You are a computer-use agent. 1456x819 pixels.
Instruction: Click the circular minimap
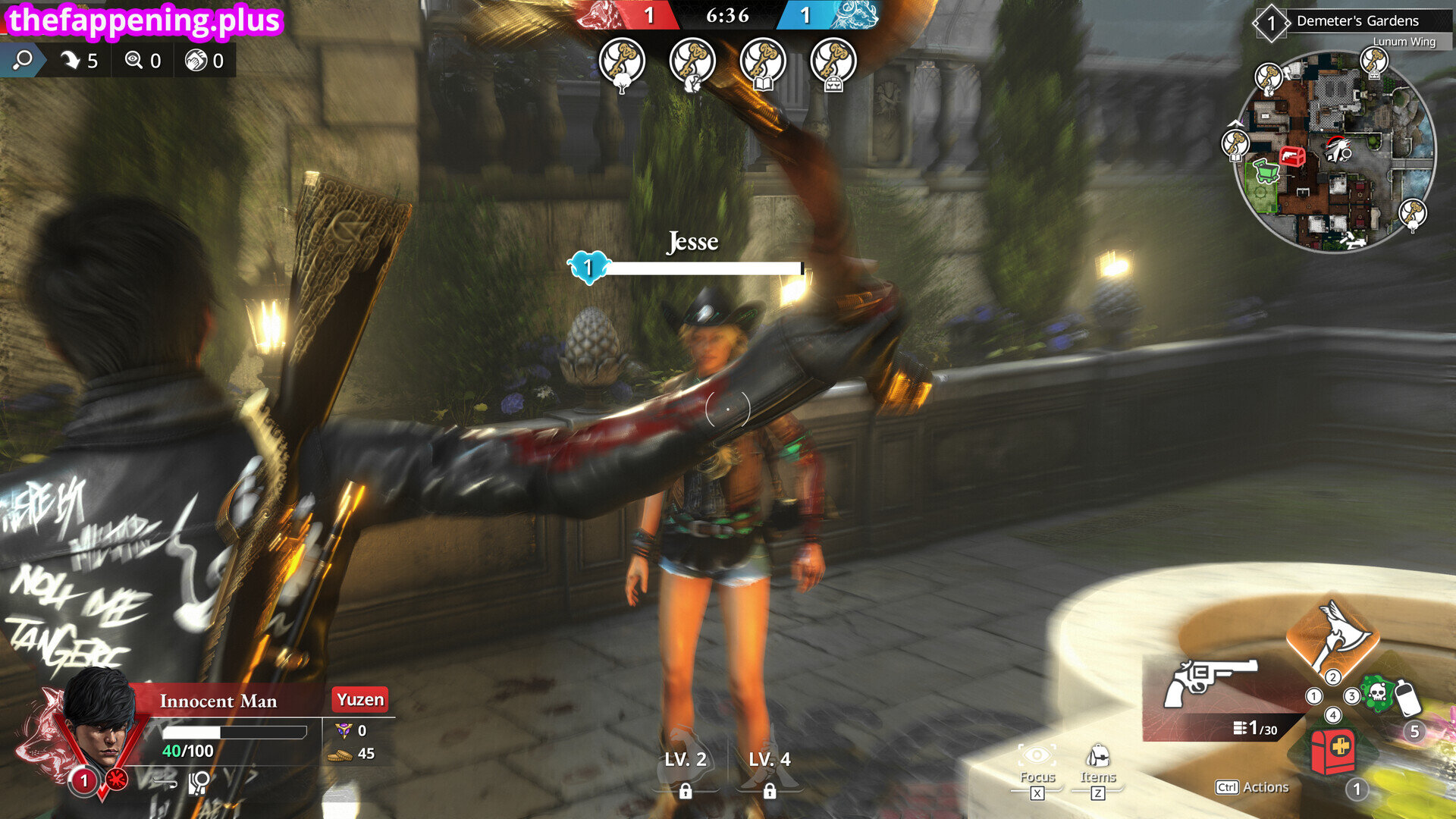point(1335,152)
